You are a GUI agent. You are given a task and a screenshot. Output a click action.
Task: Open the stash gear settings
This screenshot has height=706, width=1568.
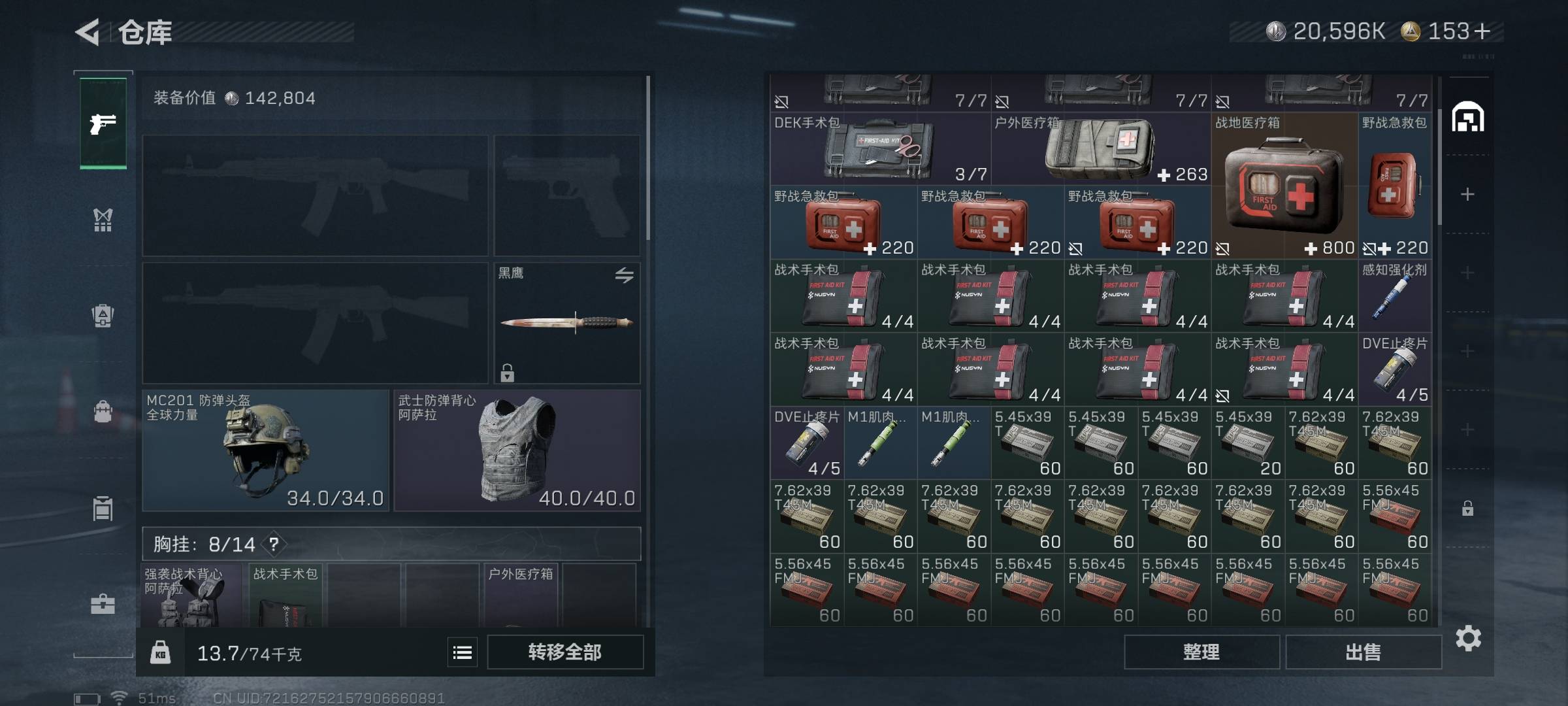coord(1468,638)
